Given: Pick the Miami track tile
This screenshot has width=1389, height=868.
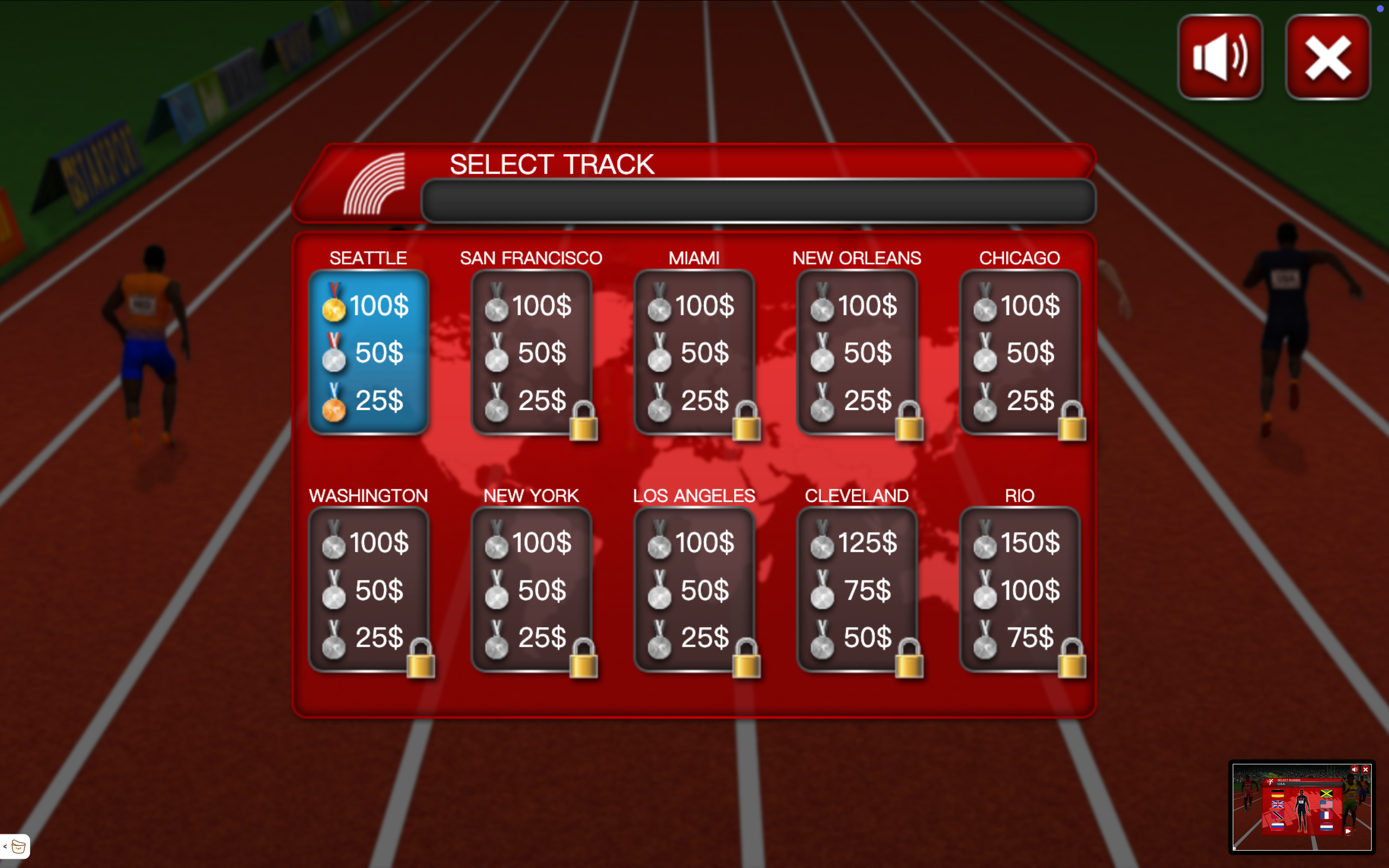Looking at the screenshot, I should [693, 353].
